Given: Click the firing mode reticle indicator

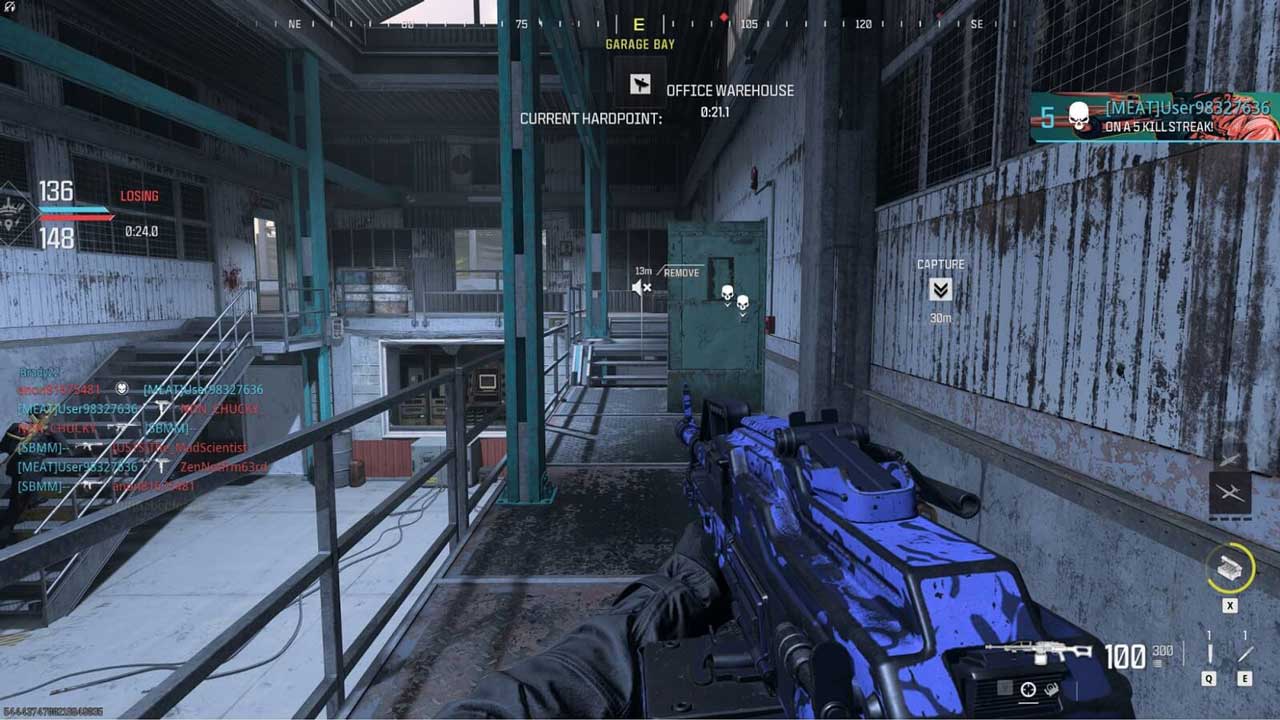Looking at the screenshot, I should click(x=1027, y=689).
